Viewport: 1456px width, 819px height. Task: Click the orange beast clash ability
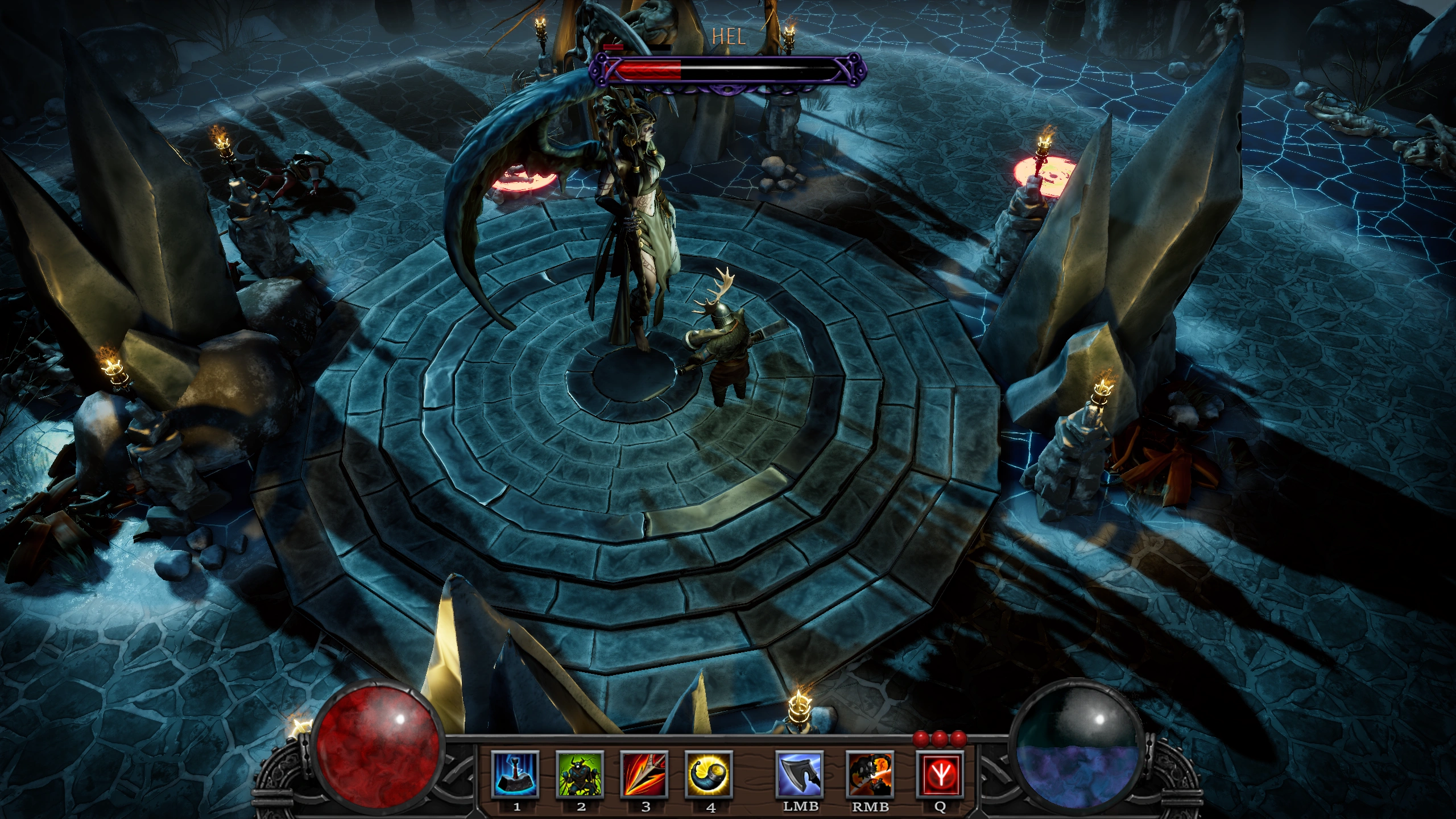870,774
